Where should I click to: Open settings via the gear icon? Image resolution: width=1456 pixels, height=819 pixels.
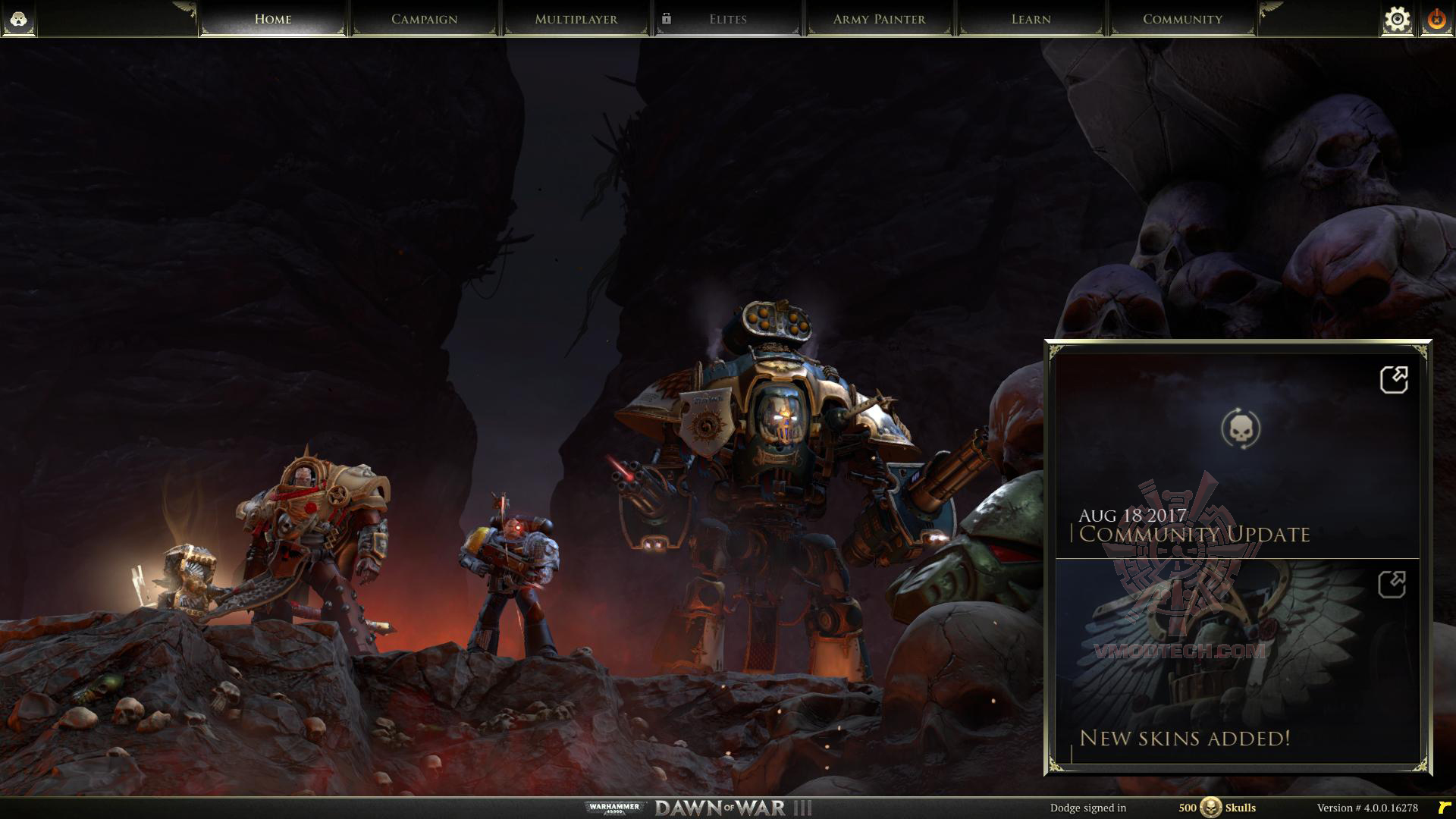1397,20
